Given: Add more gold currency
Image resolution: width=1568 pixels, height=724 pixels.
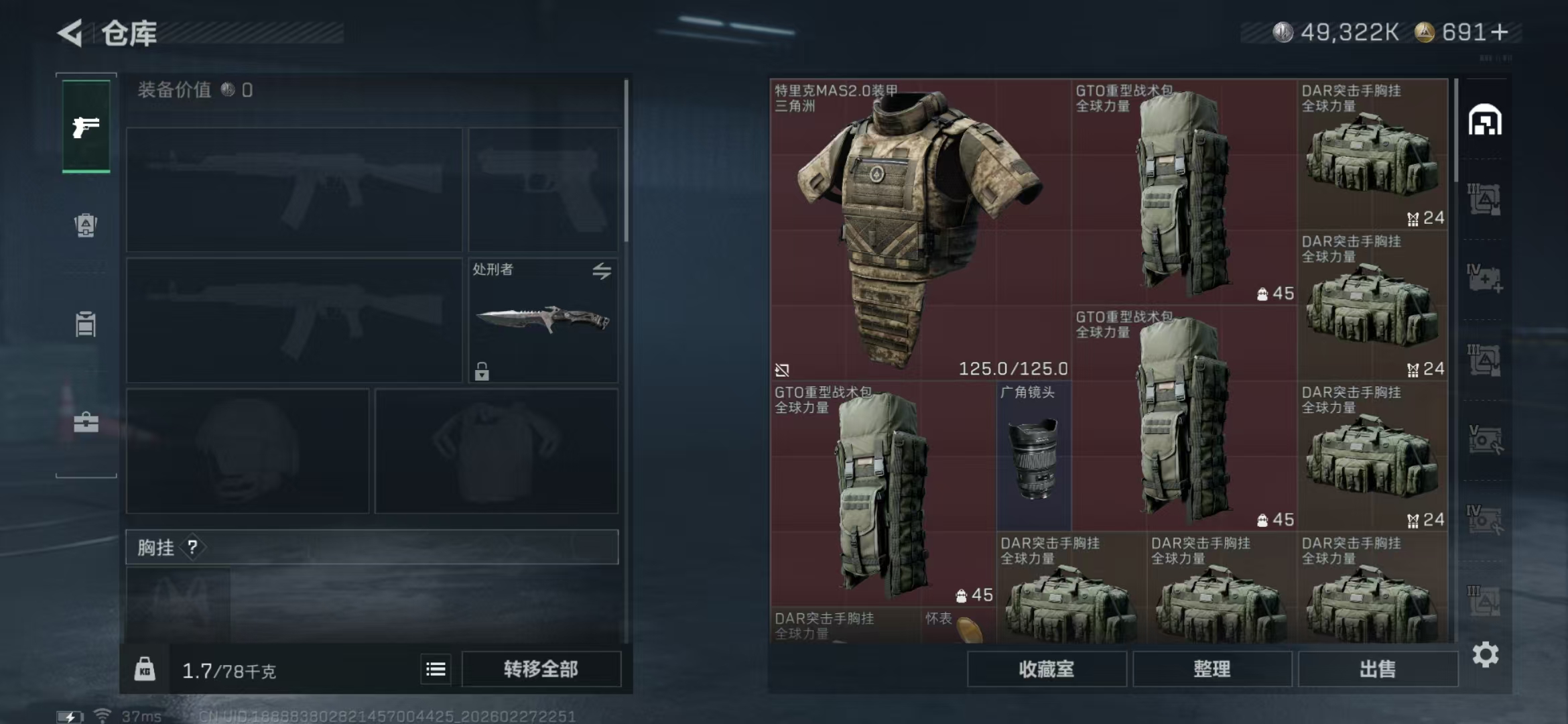Looking at the screenshot, I should [1501, 32].
